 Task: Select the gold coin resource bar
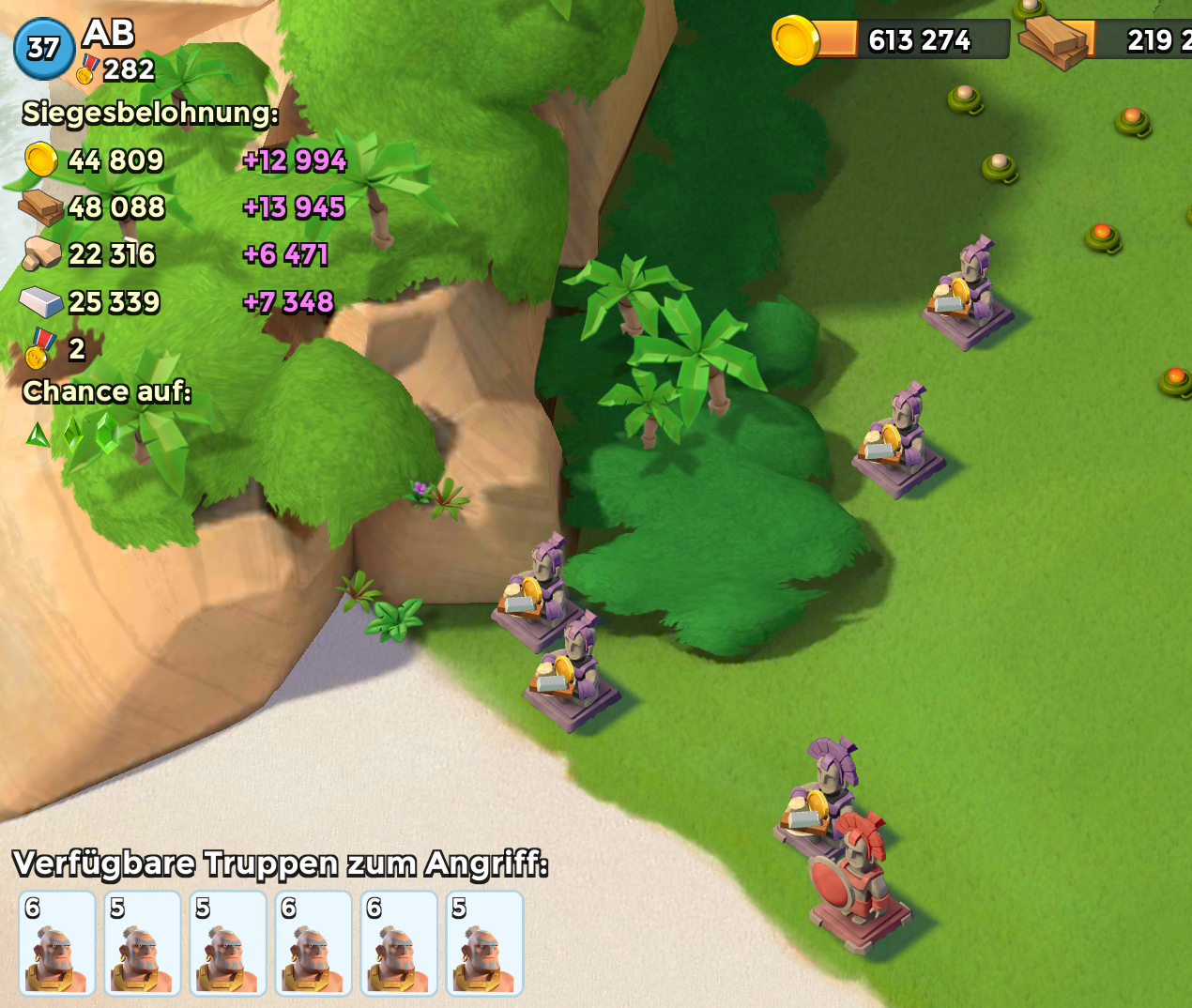[892, 40]
